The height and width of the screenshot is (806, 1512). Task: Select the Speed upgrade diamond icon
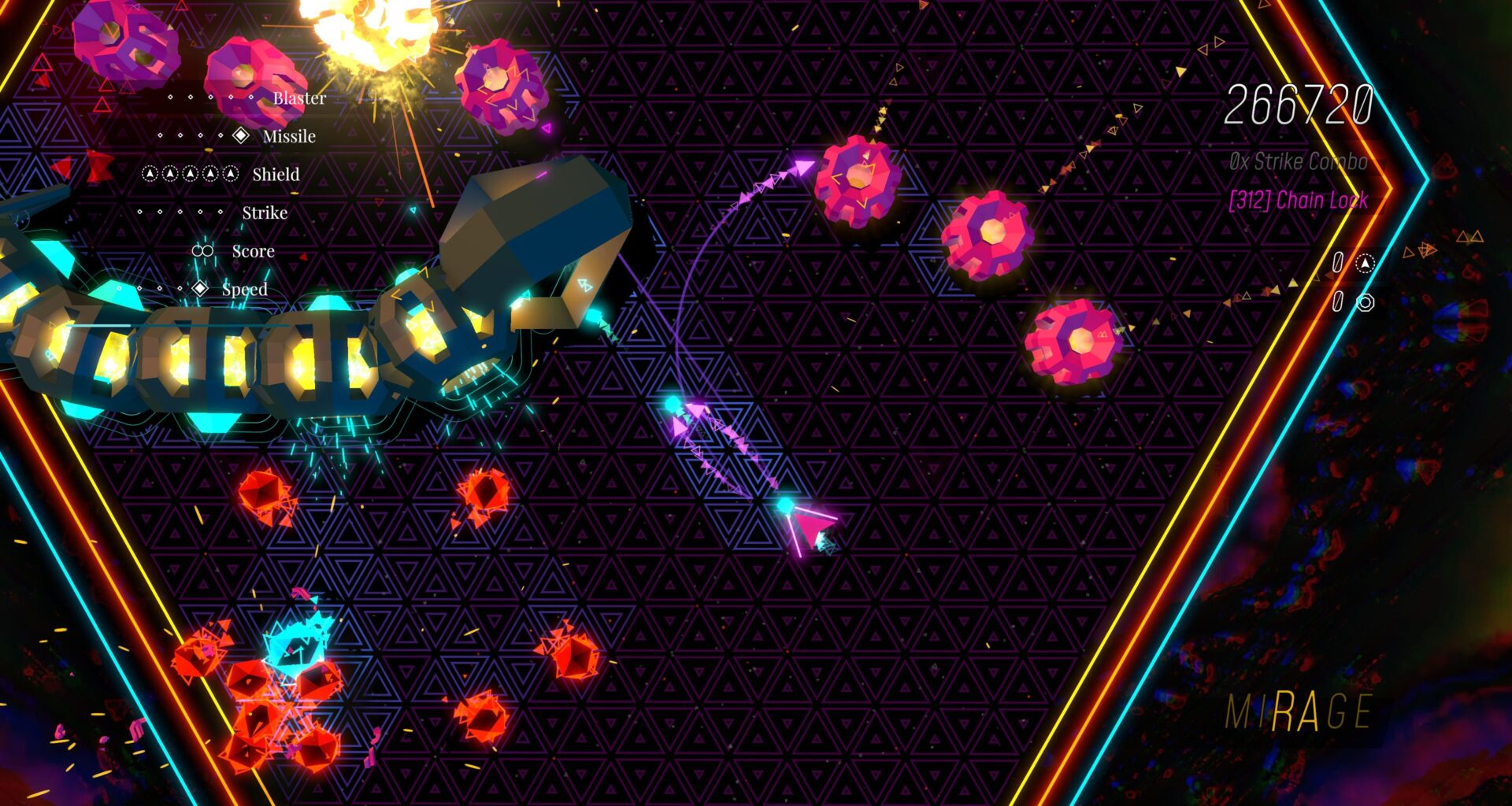coord(200,289)
